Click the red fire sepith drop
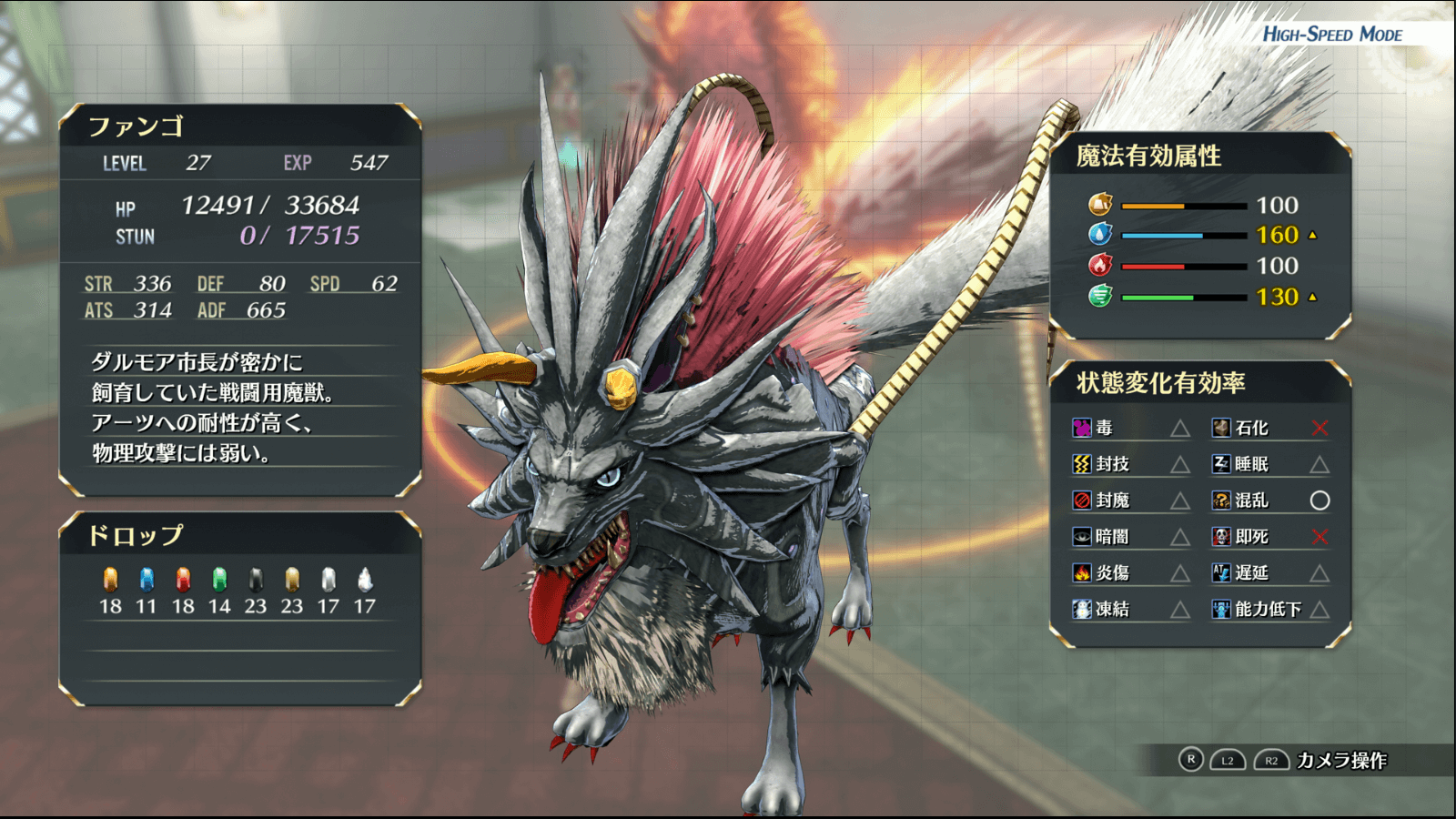 [183, 580]
